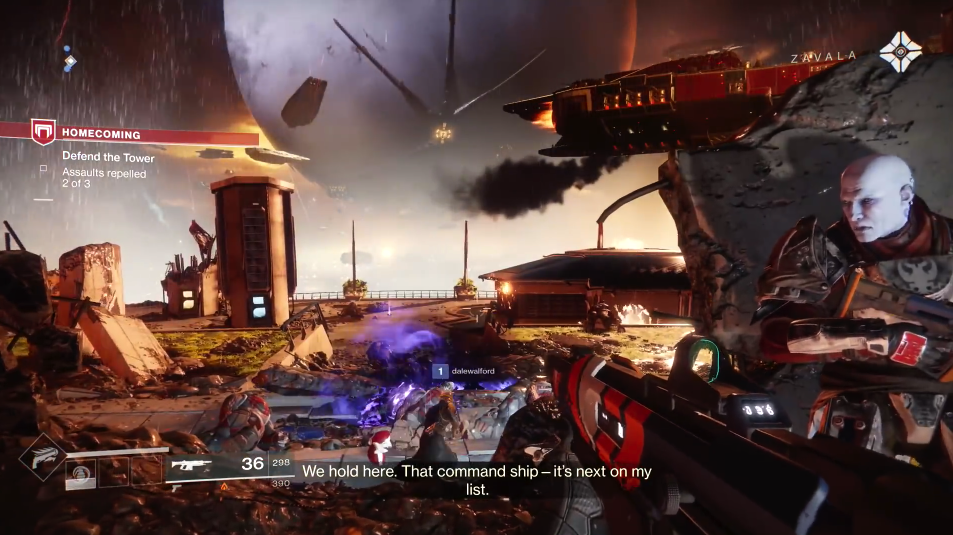Select the red Homecoming shield emblem
This screenshot has width=953, height=535.
click(x=43, y=132)
